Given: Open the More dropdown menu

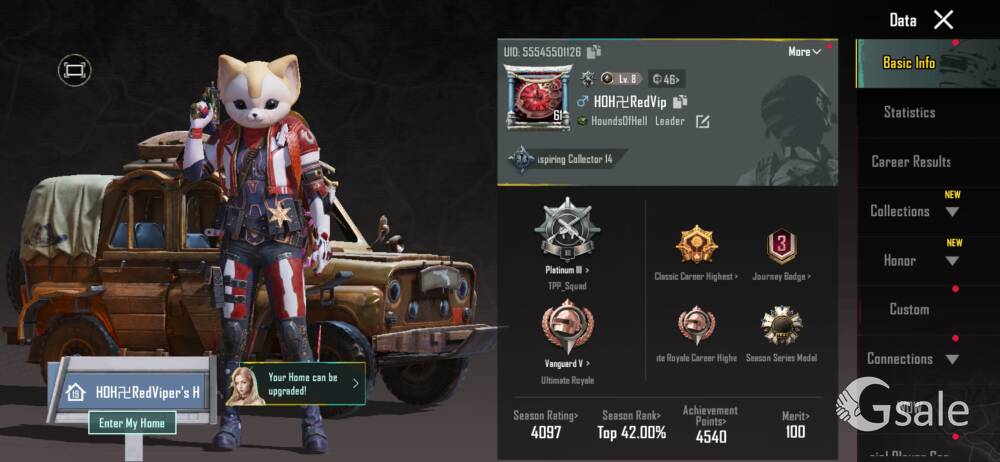Looking at the screenshot, I should click(x=805, y=51).
